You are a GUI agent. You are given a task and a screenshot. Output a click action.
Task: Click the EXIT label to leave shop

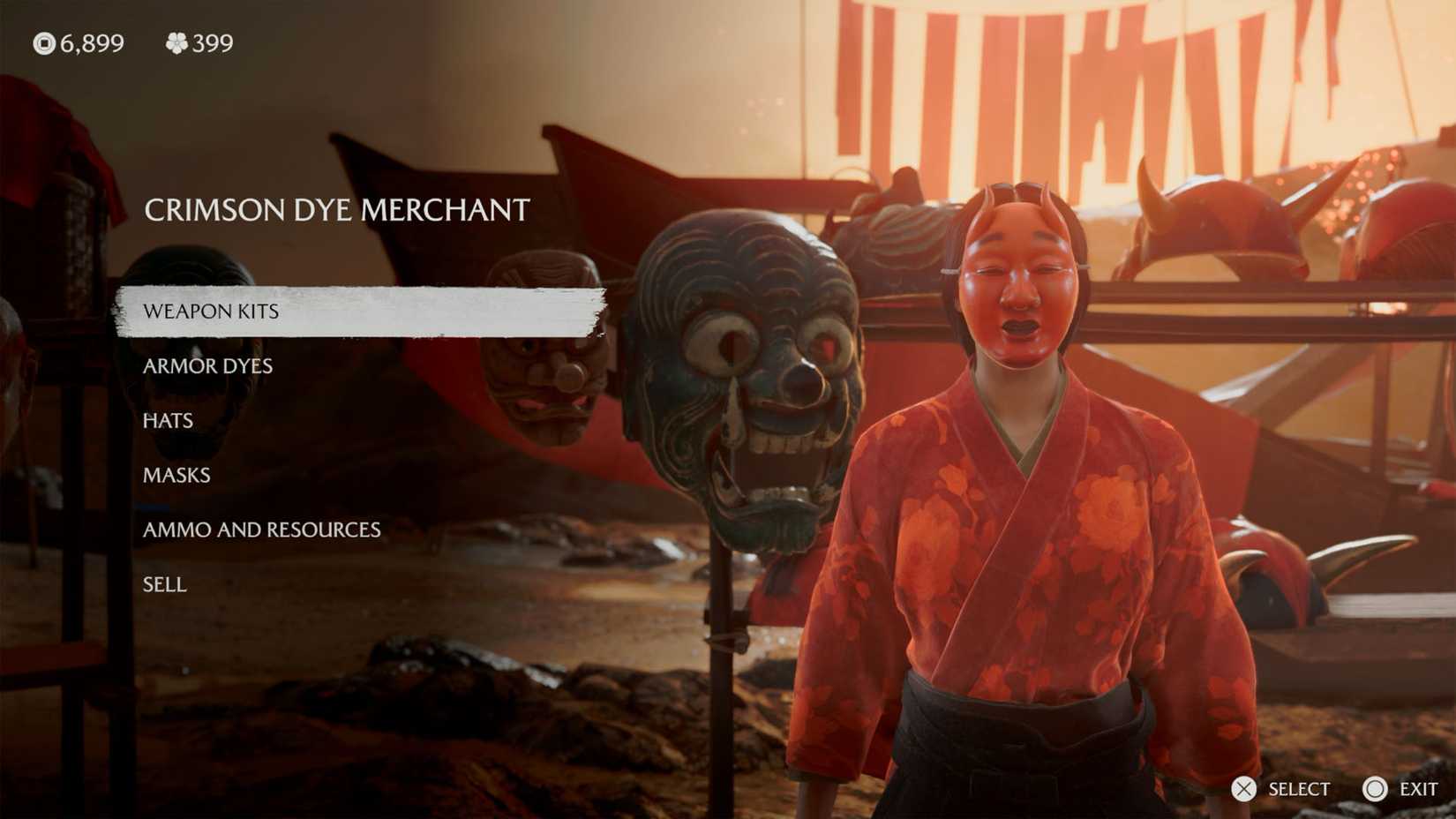coord(1419,789)
